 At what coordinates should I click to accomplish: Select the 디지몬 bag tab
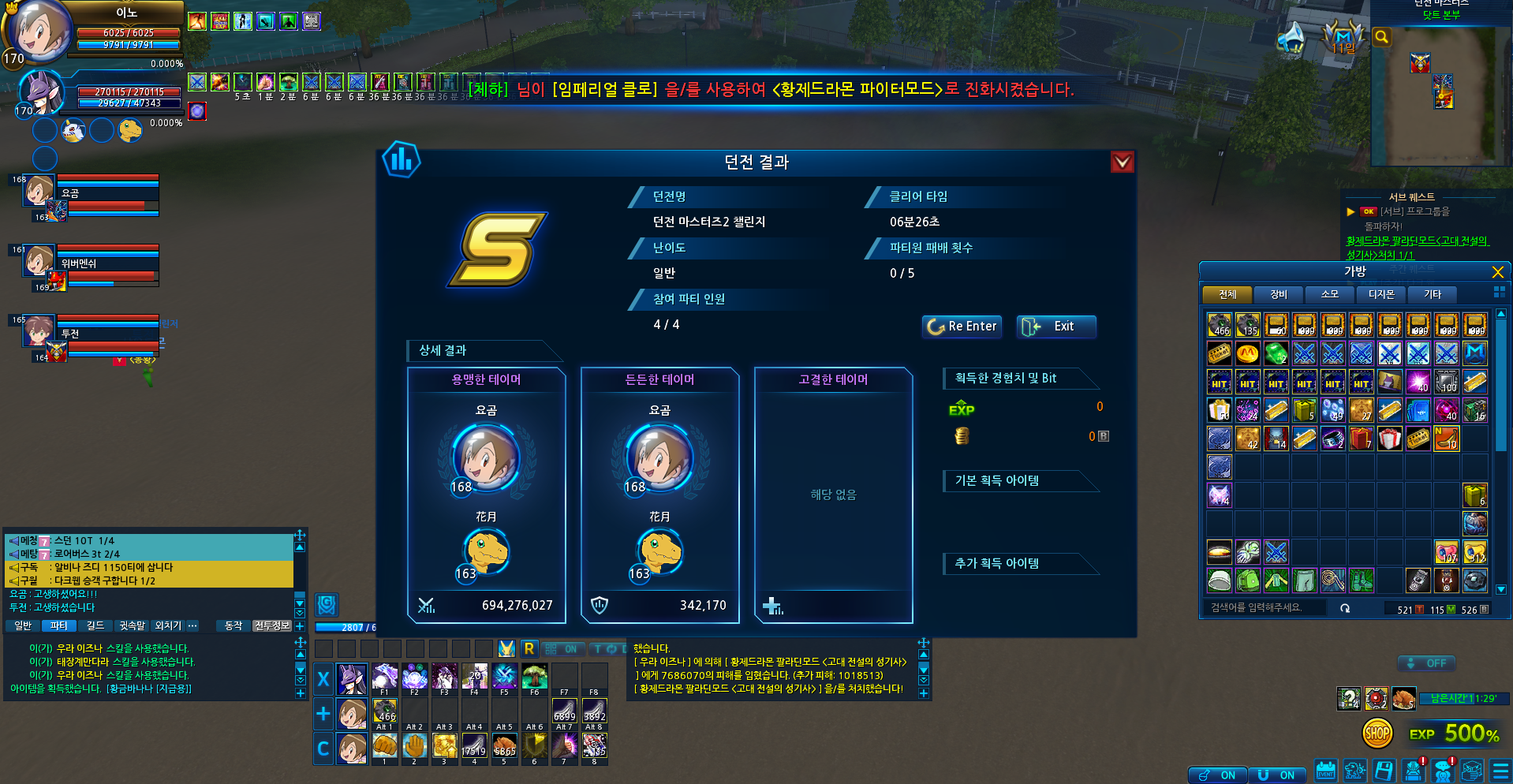click(1380, 294)
